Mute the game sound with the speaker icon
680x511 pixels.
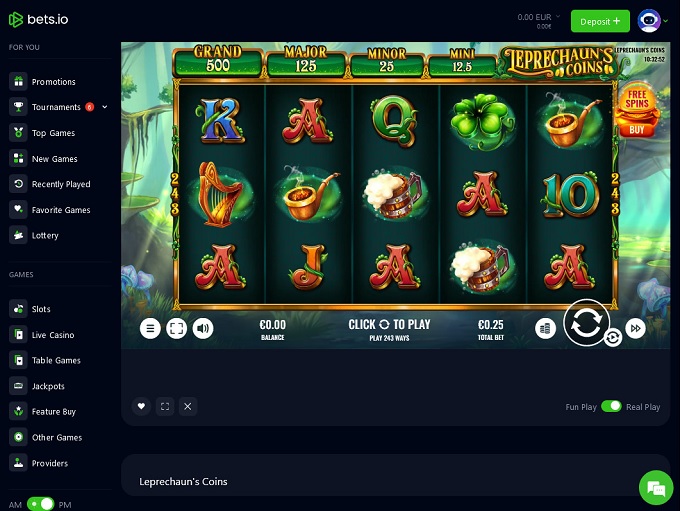(203, 328)
